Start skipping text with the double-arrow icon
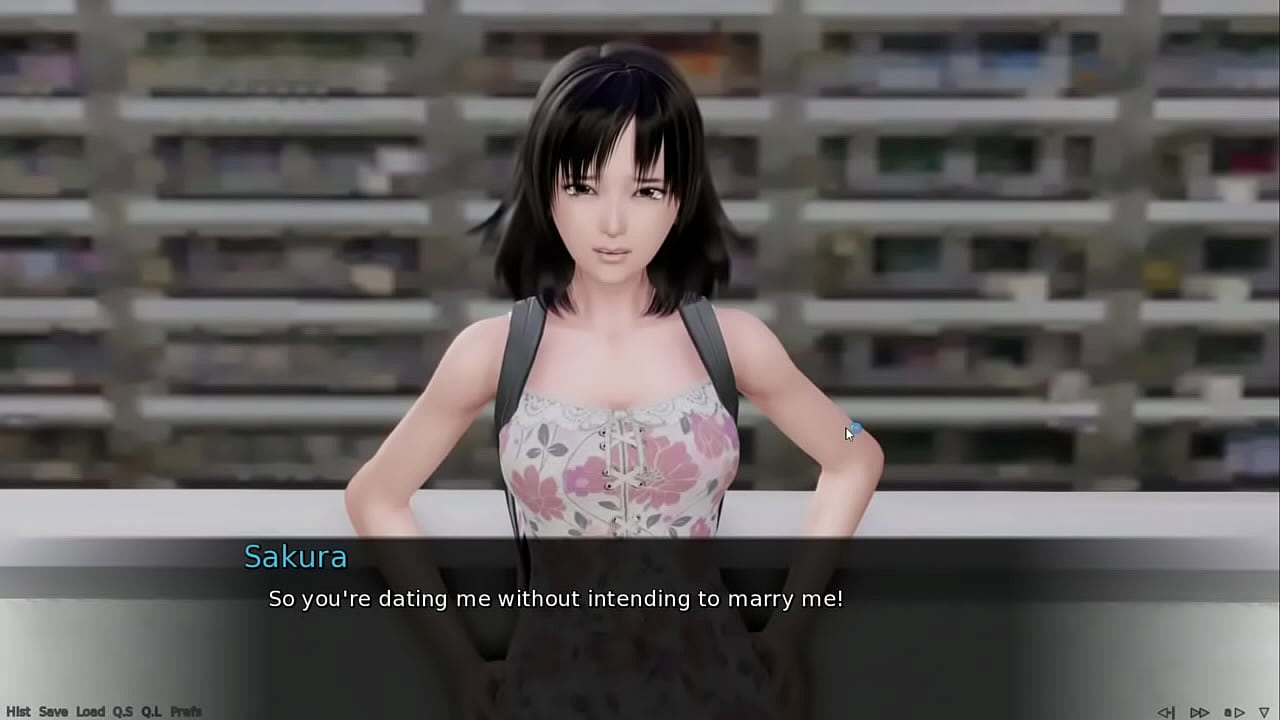Screen dimensions: 1280x720 pos(1200,712)
